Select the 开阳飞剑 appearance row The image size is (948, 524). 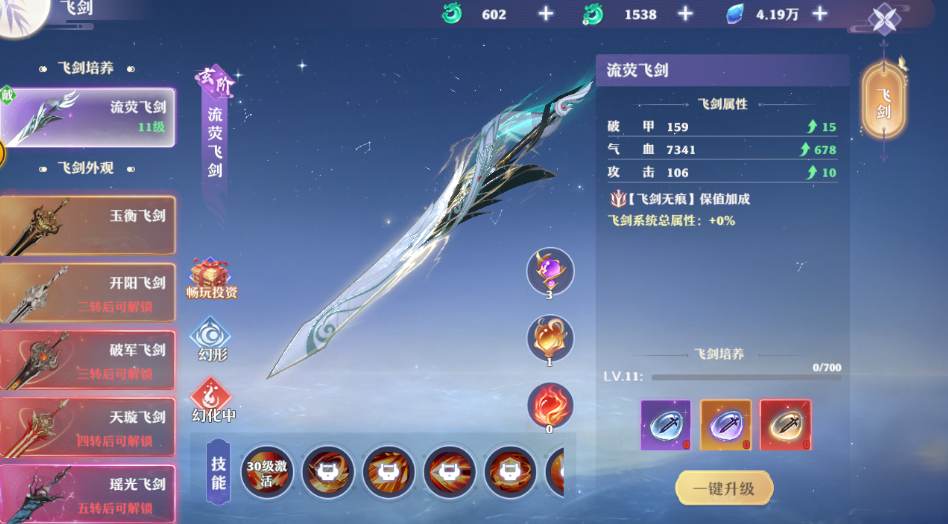point(88,292)
